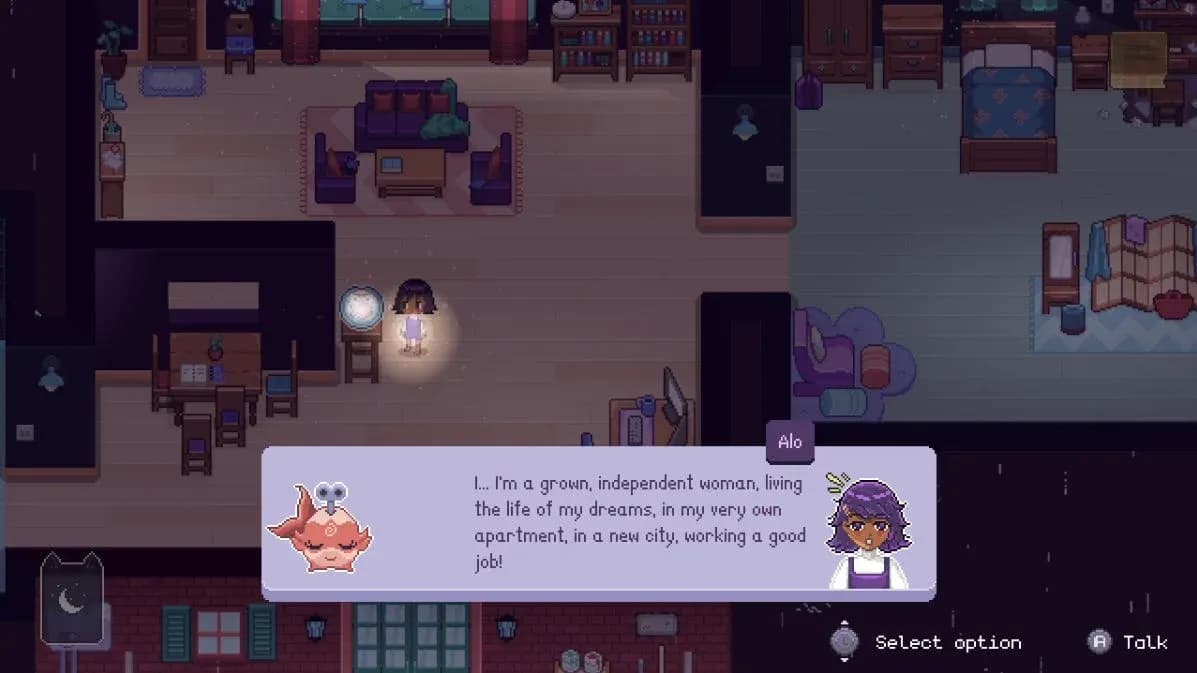Open the cat-eared phone with moon icon
The image size is (1197, 673).
pos(71,599)
